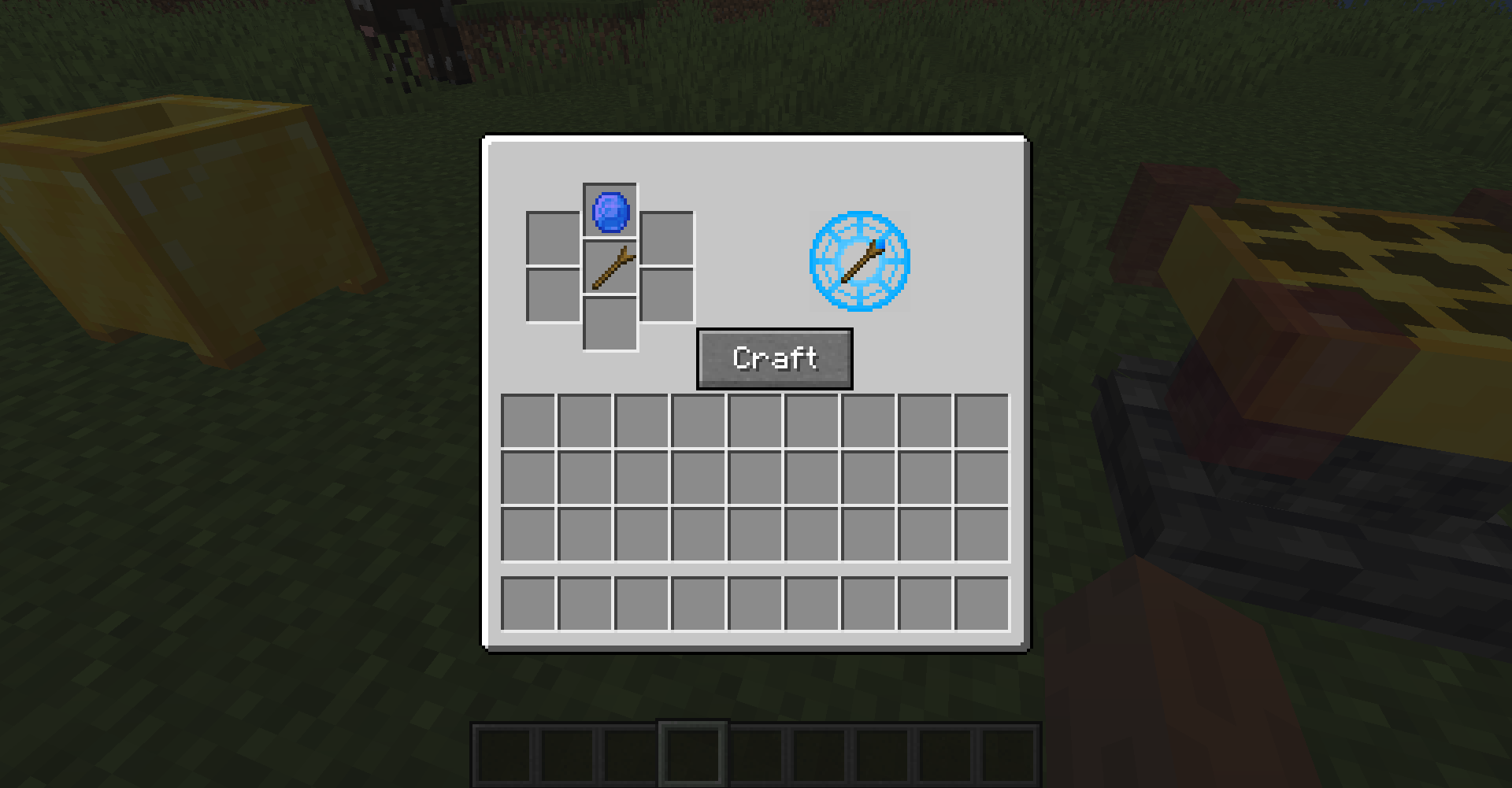Viewport: 1512px width, 788px height.
Task: Click the top-left corner crafting slot
Action: pyautogui.click(x=553, y=238)
